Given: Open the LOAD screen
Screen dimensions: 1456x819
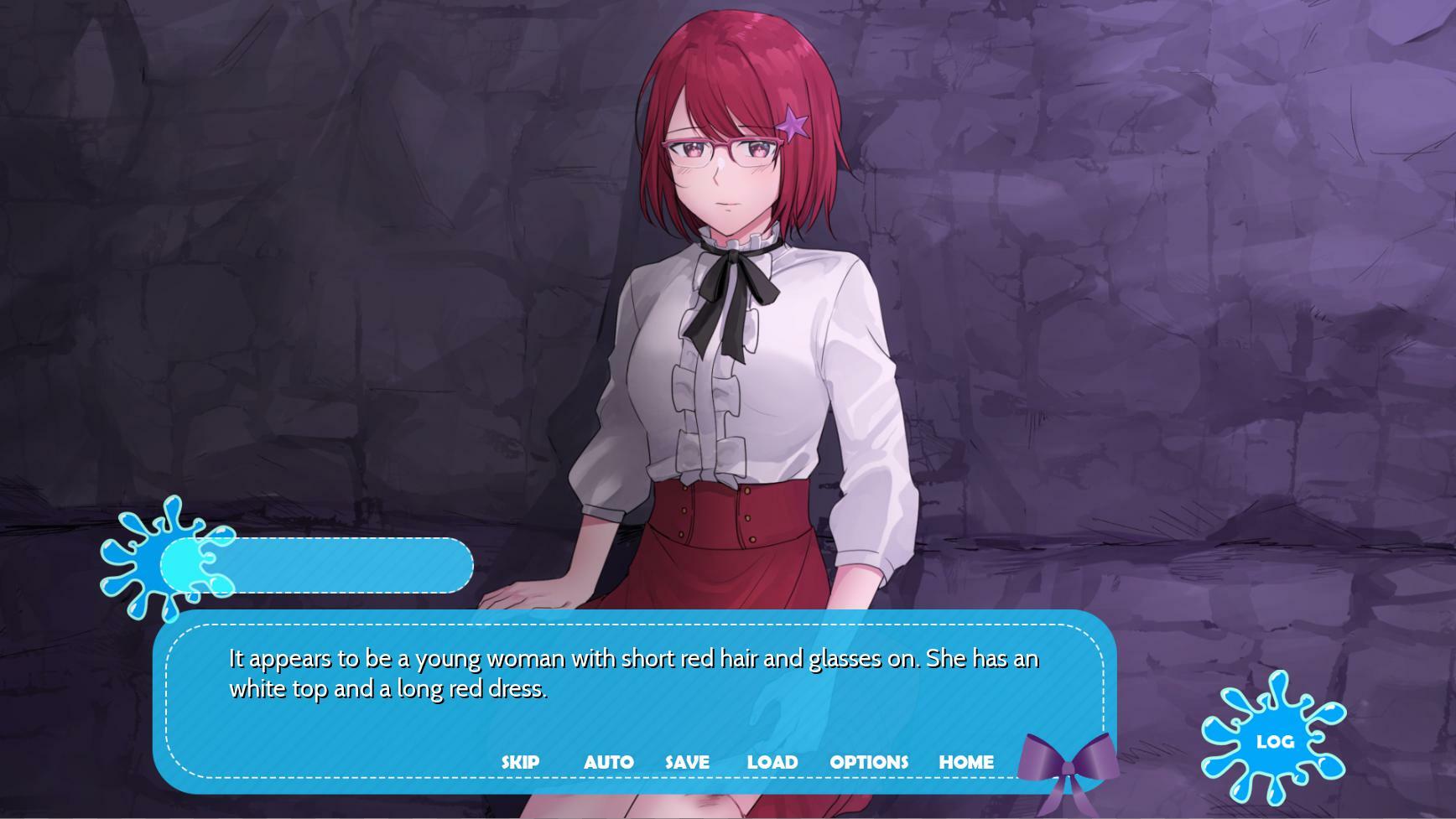Looking at the screenshot, I should [x=772, y=762].
